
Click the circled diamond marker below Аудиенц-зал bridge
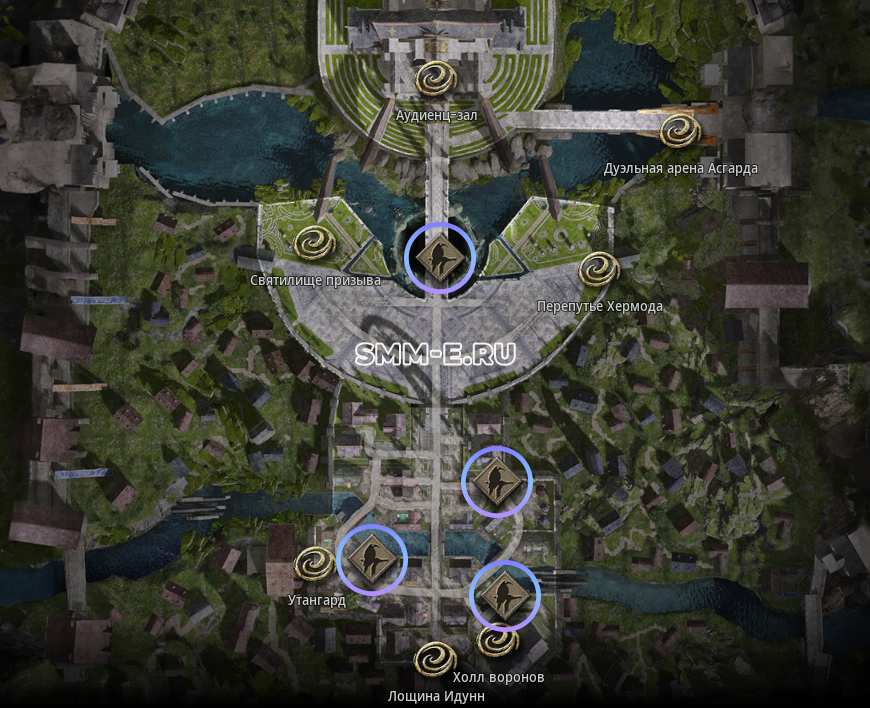(x=439, y=258)
